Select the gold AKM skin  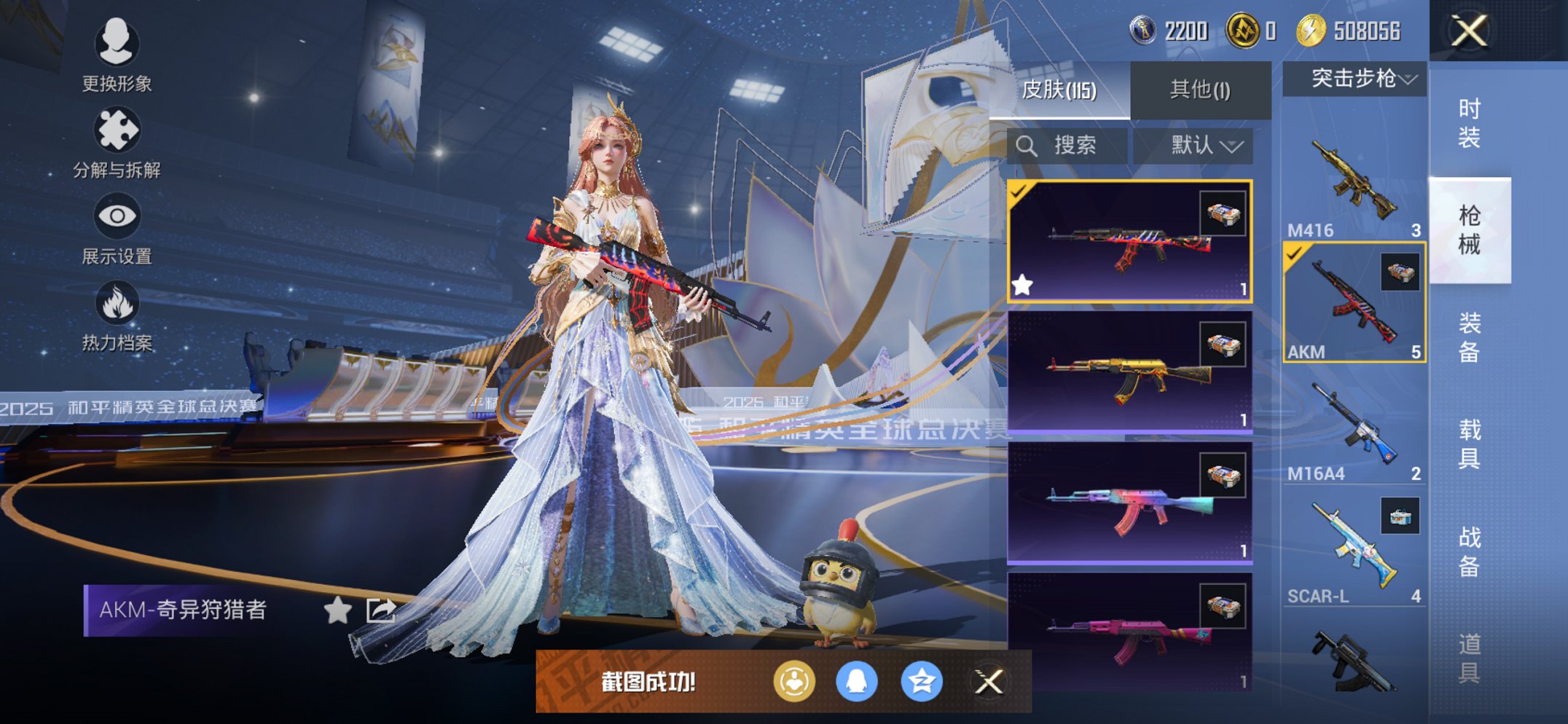[x=1129, y=373]
